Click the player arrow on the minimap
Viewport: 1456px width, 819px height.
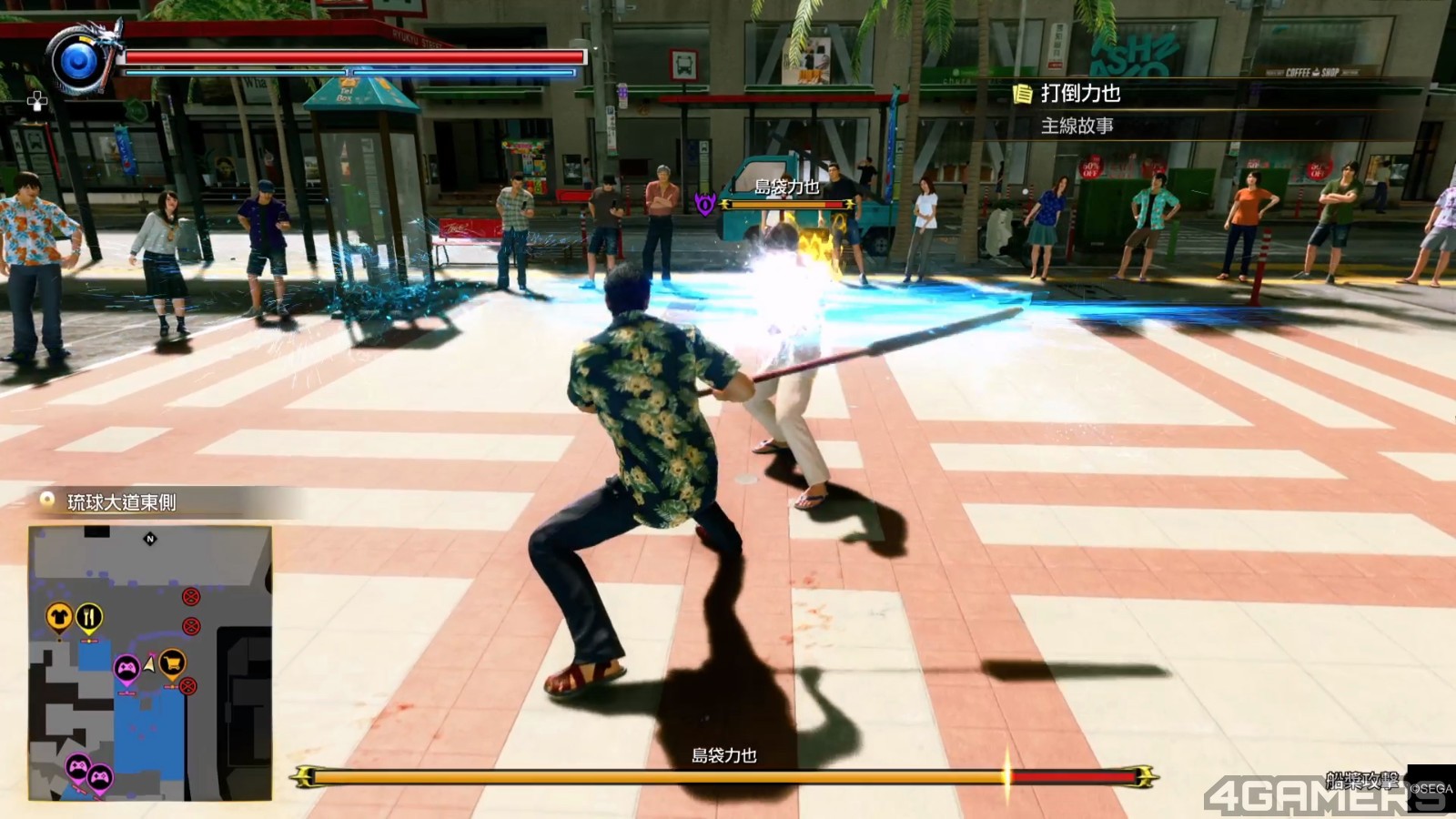click(149, 665)
